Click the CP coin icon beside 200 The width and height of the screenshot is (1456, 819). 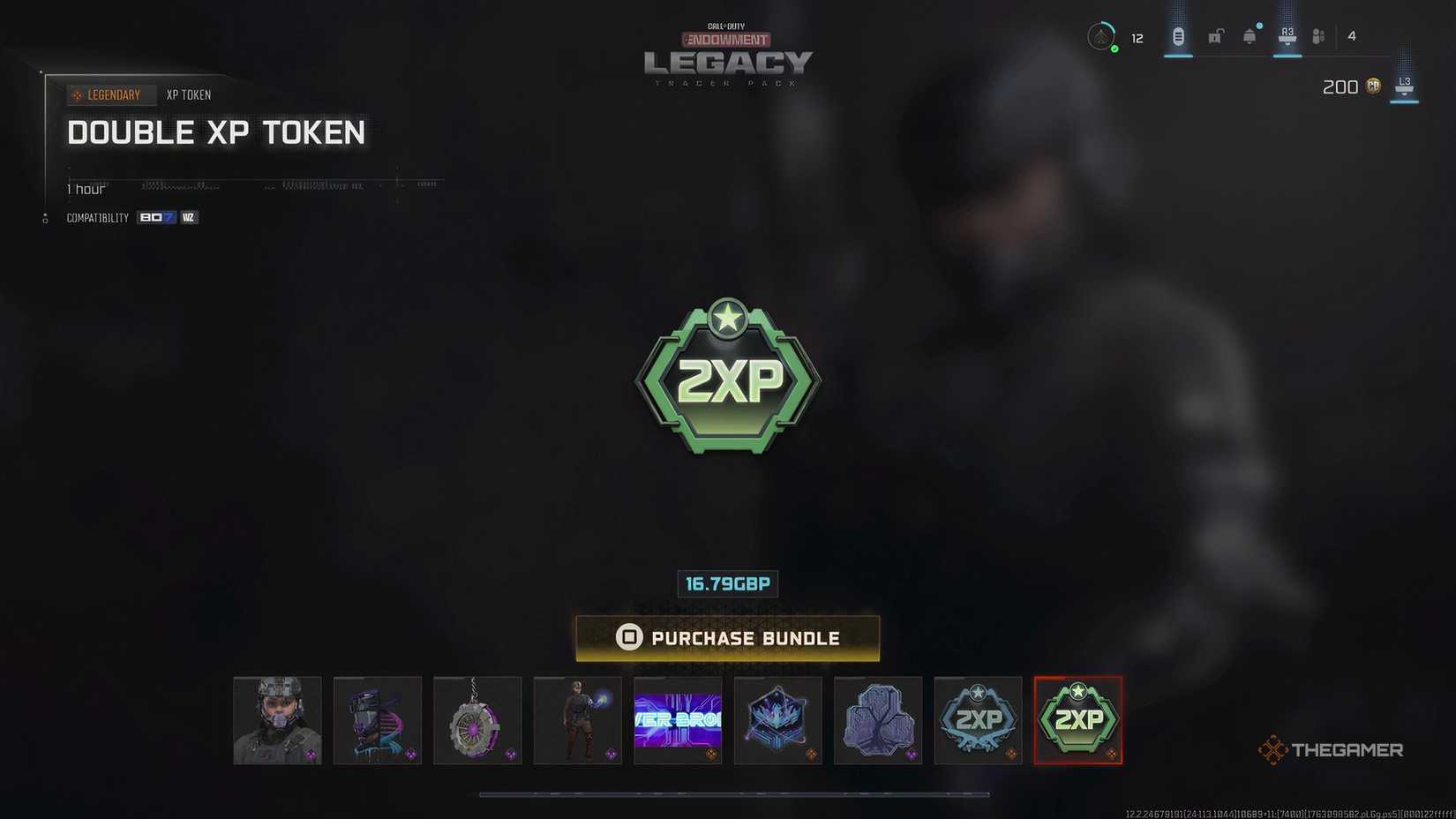1373,86
